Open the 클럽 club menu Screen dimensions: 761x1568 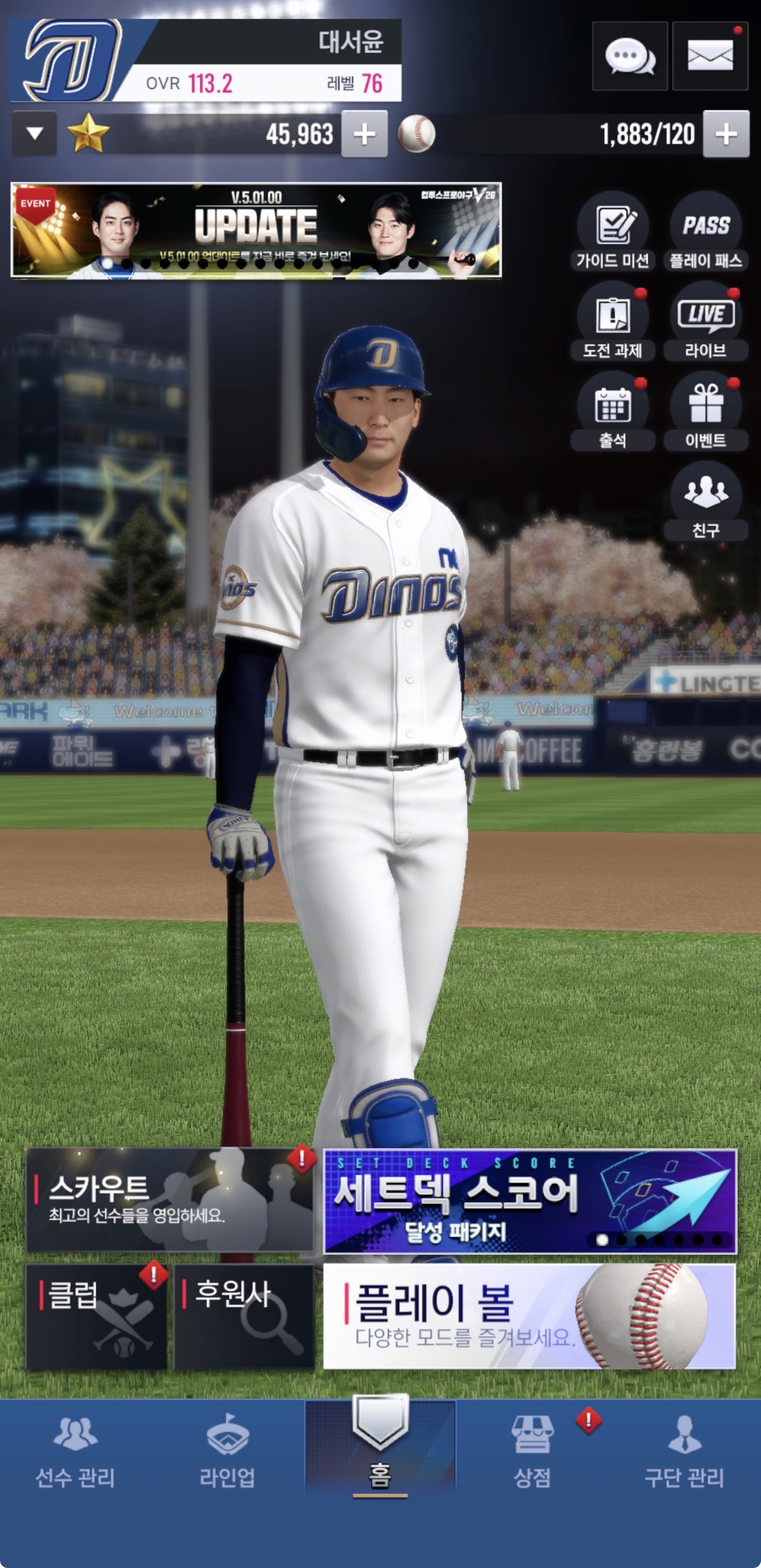pos(96,1317)
